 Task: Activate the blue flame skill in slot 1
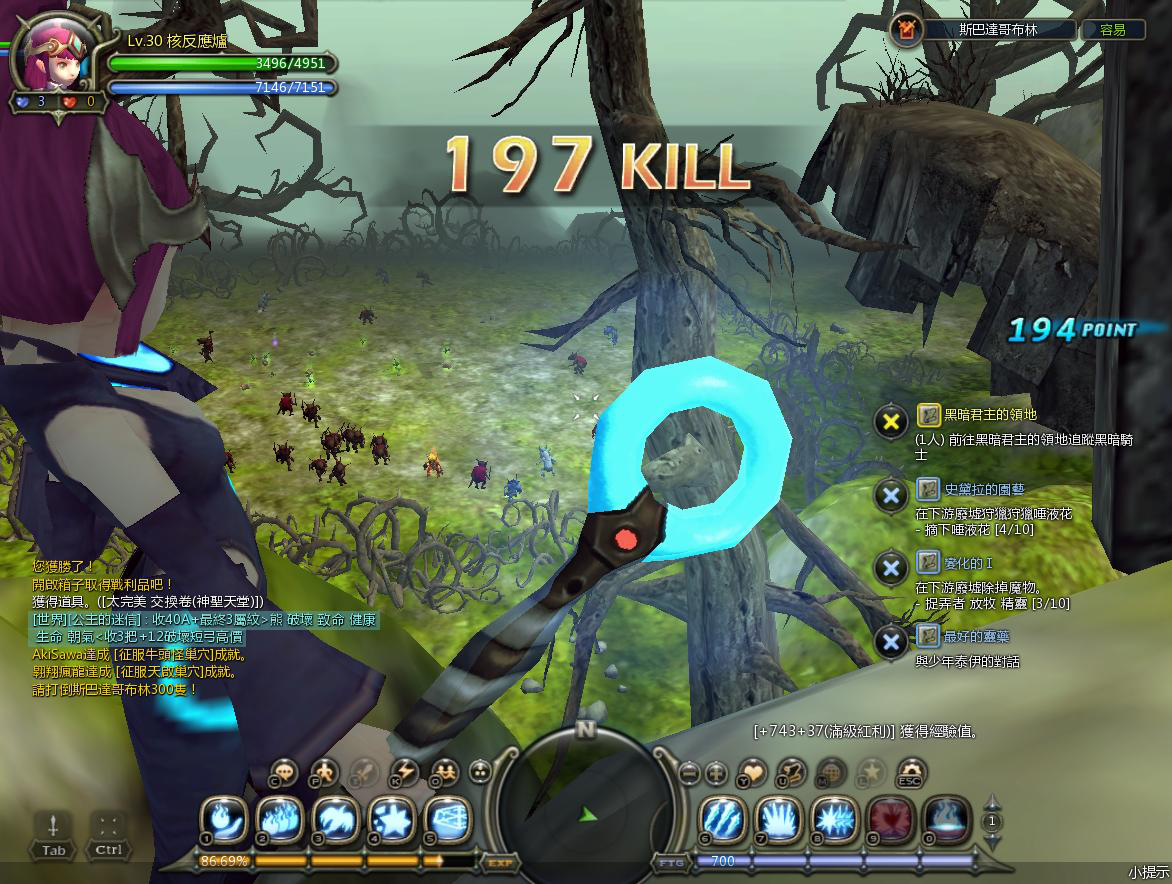click(225, 819)
